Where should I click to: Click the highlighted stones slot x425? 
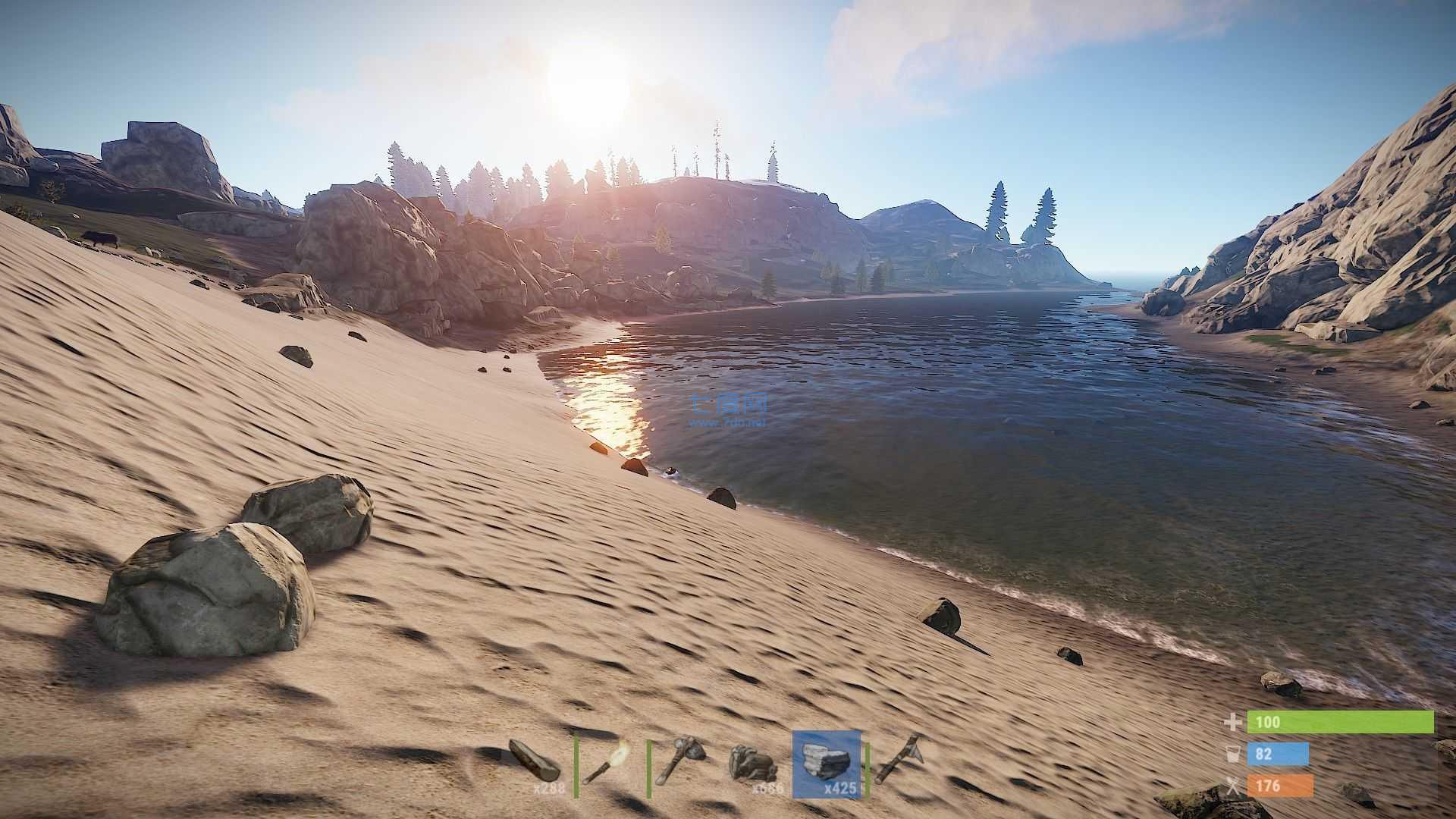tap(827, 763)
